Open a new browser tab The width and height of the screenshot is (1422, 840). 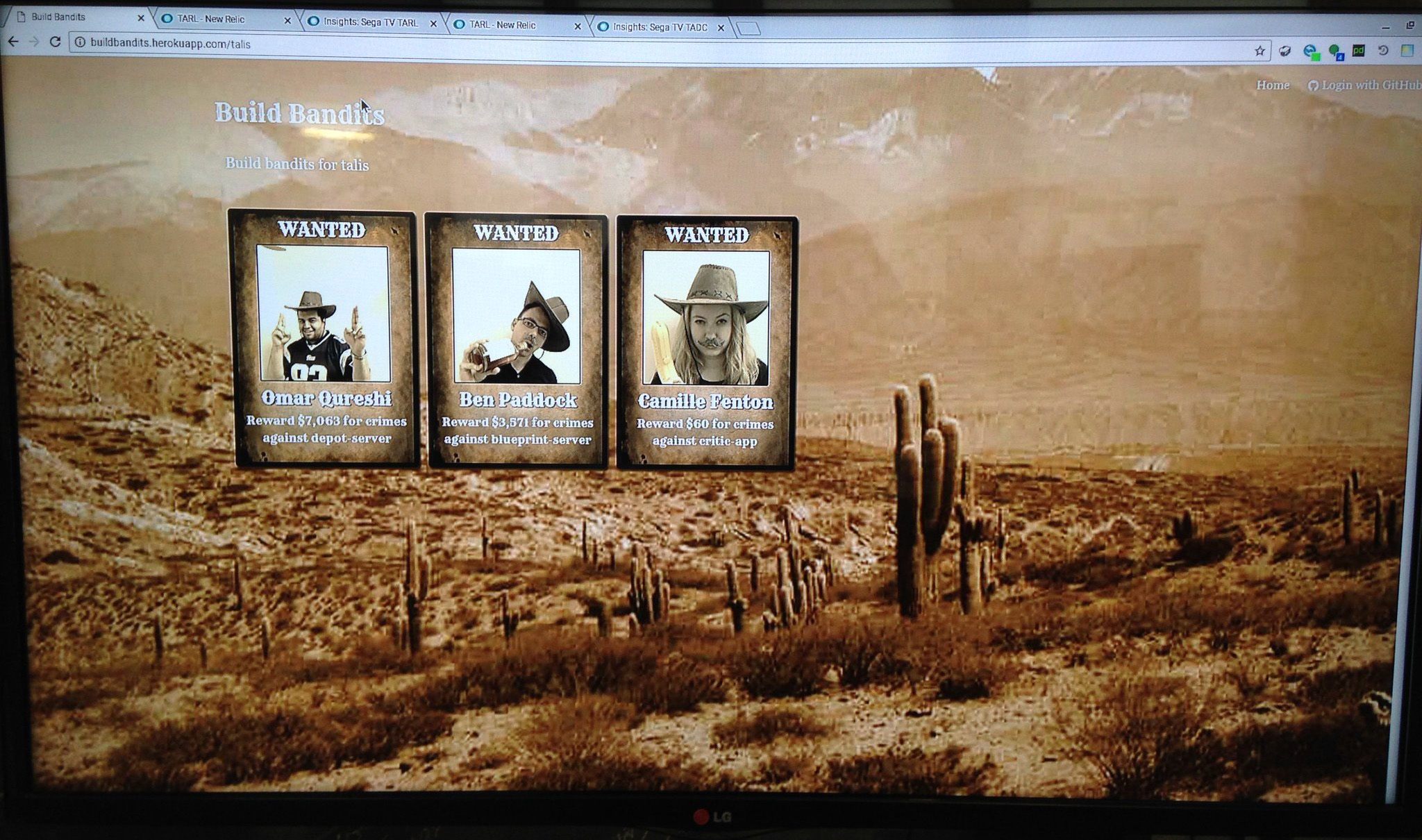(x=748, y=28)
